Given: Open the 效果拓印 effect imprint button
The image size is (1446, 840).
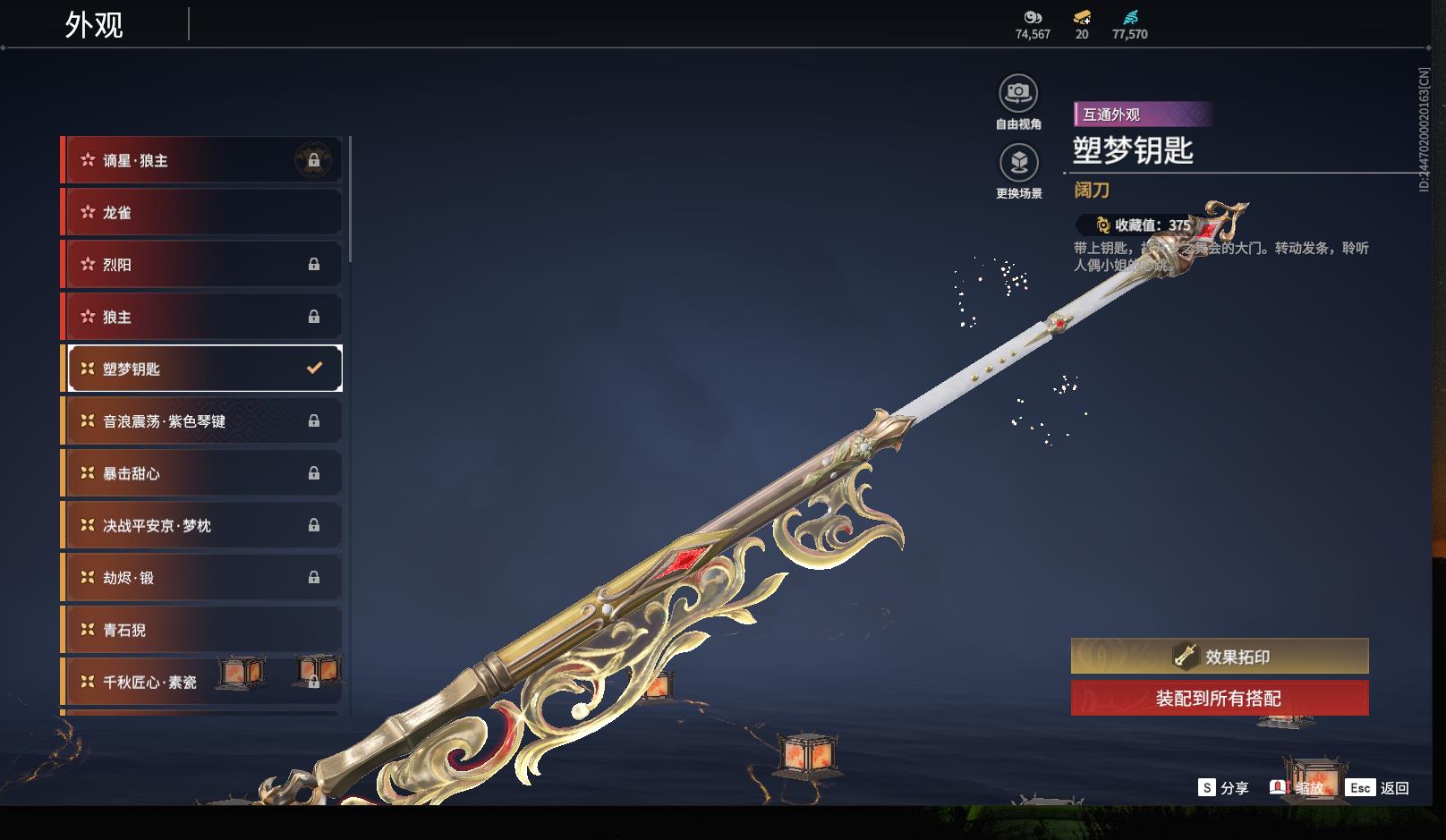Looking at the screenshot, I should pos(1220,657).
